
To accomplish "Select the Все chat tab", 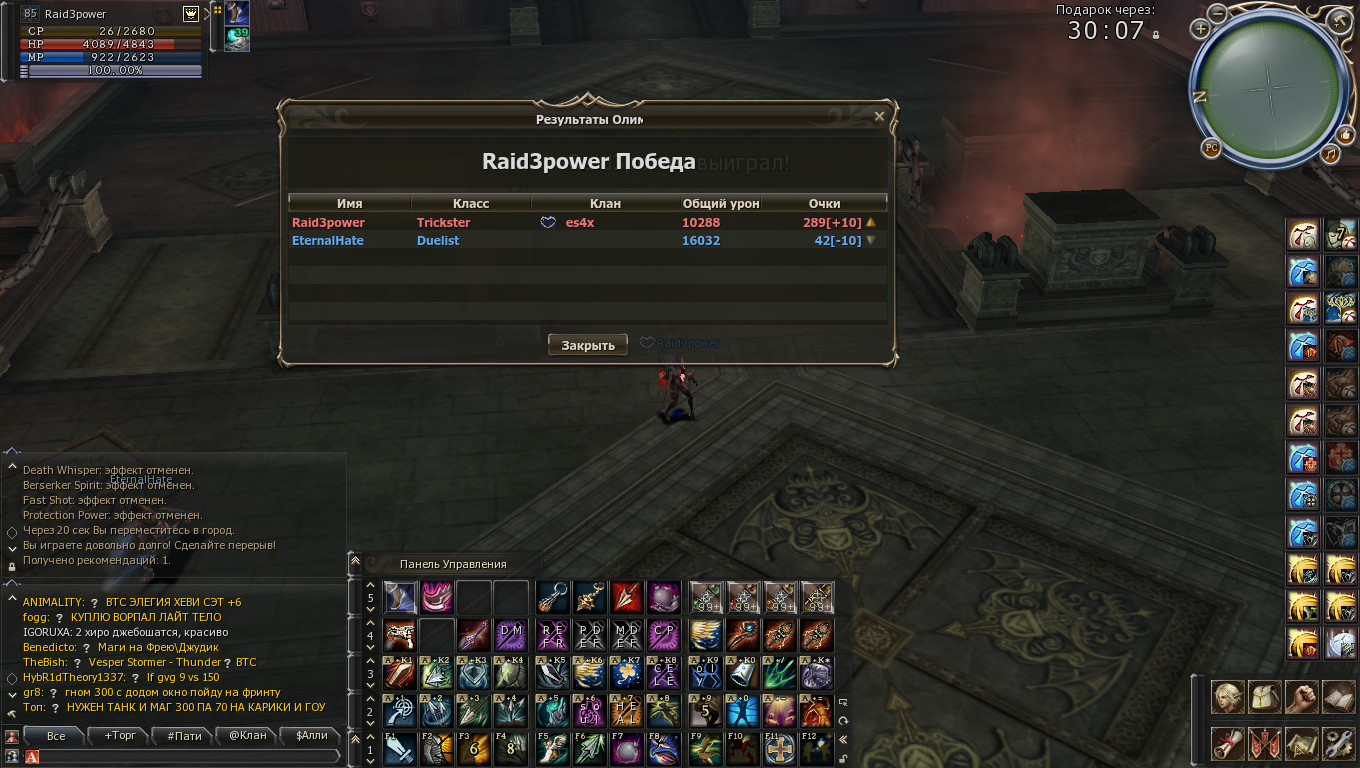I will point(56,736).
